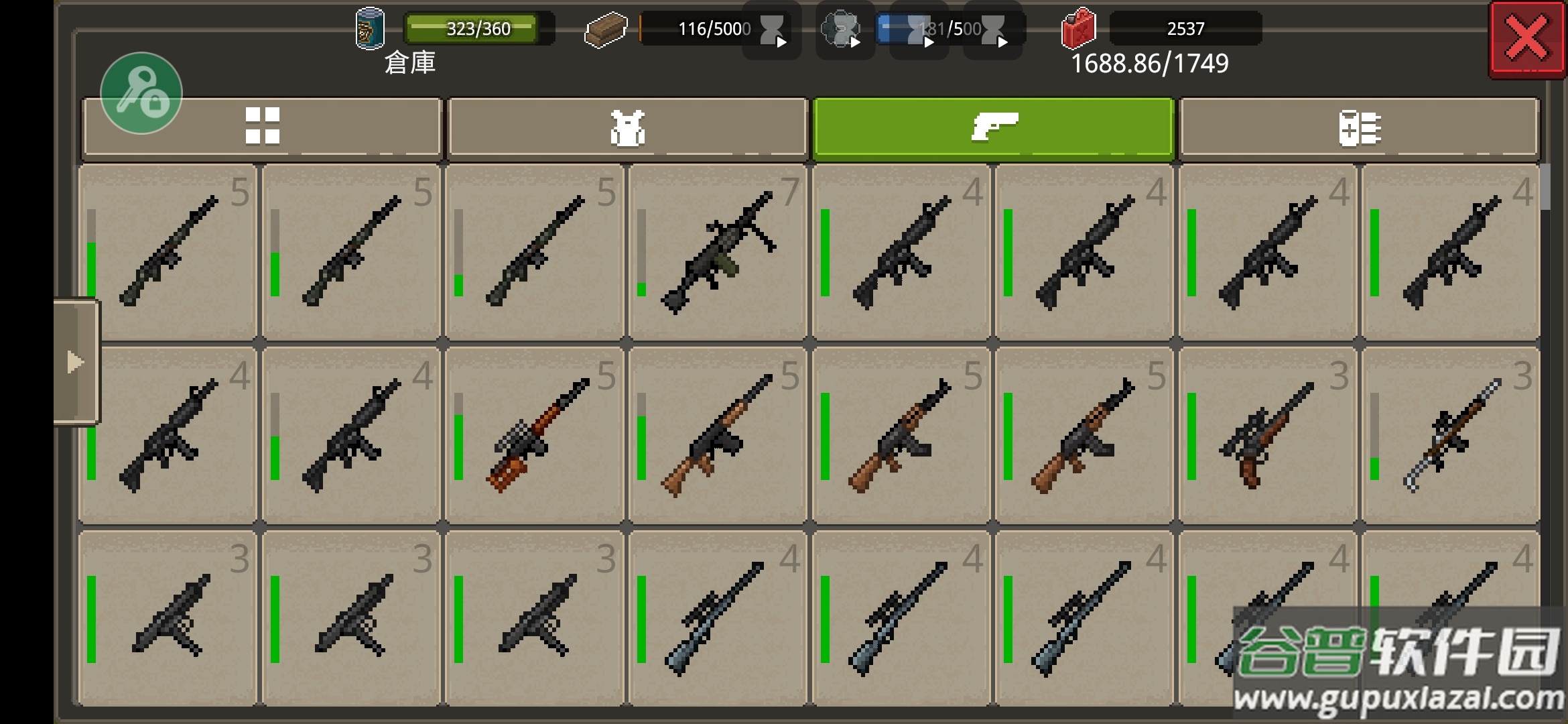Open the ammo magazine tab
Image resolution: width=1568 pixels, height=724 pixels.
1360,129
